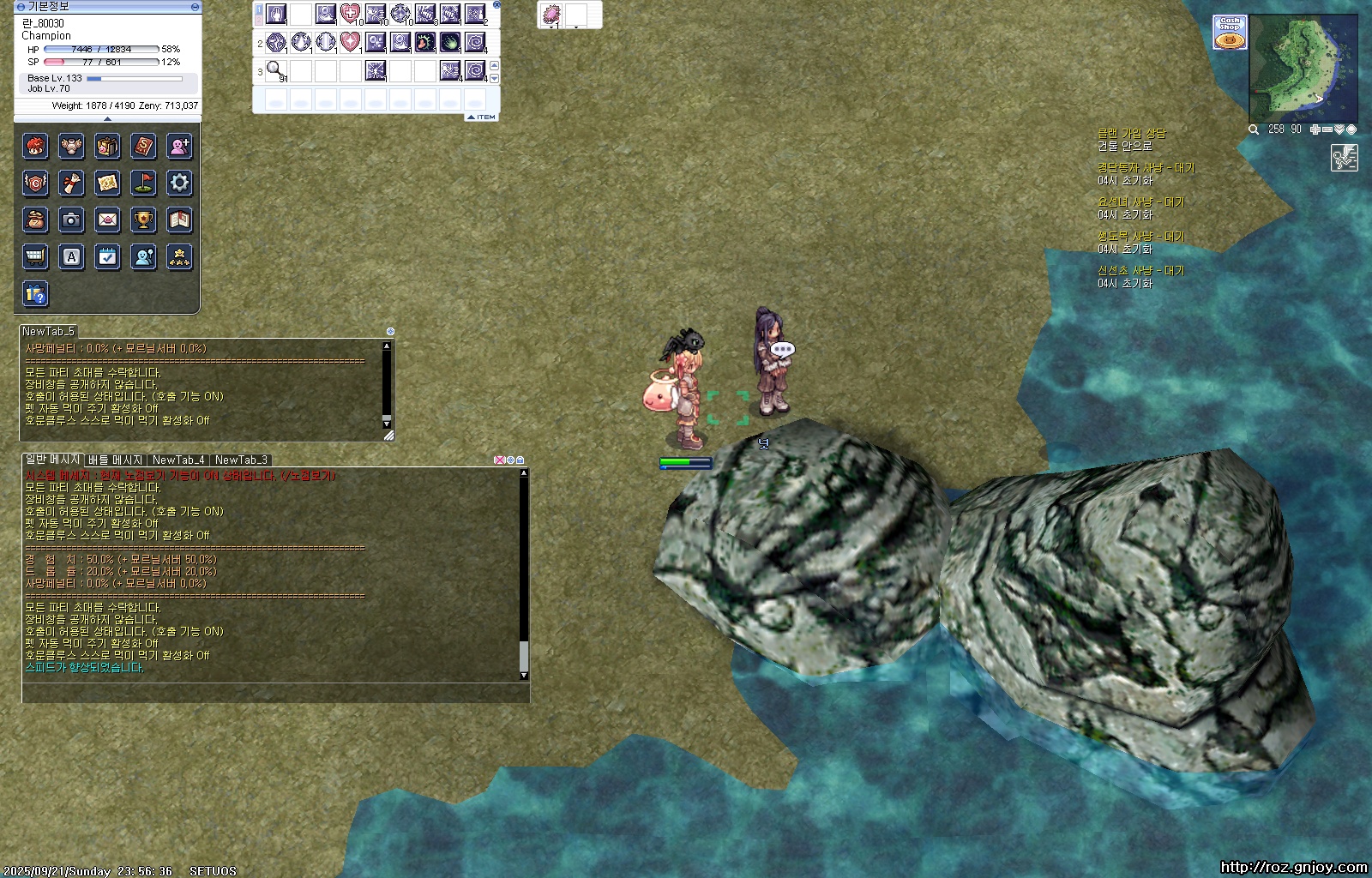
Task: Collapse the 기본정보 basic info window
Action: click(x=195, y=7)
